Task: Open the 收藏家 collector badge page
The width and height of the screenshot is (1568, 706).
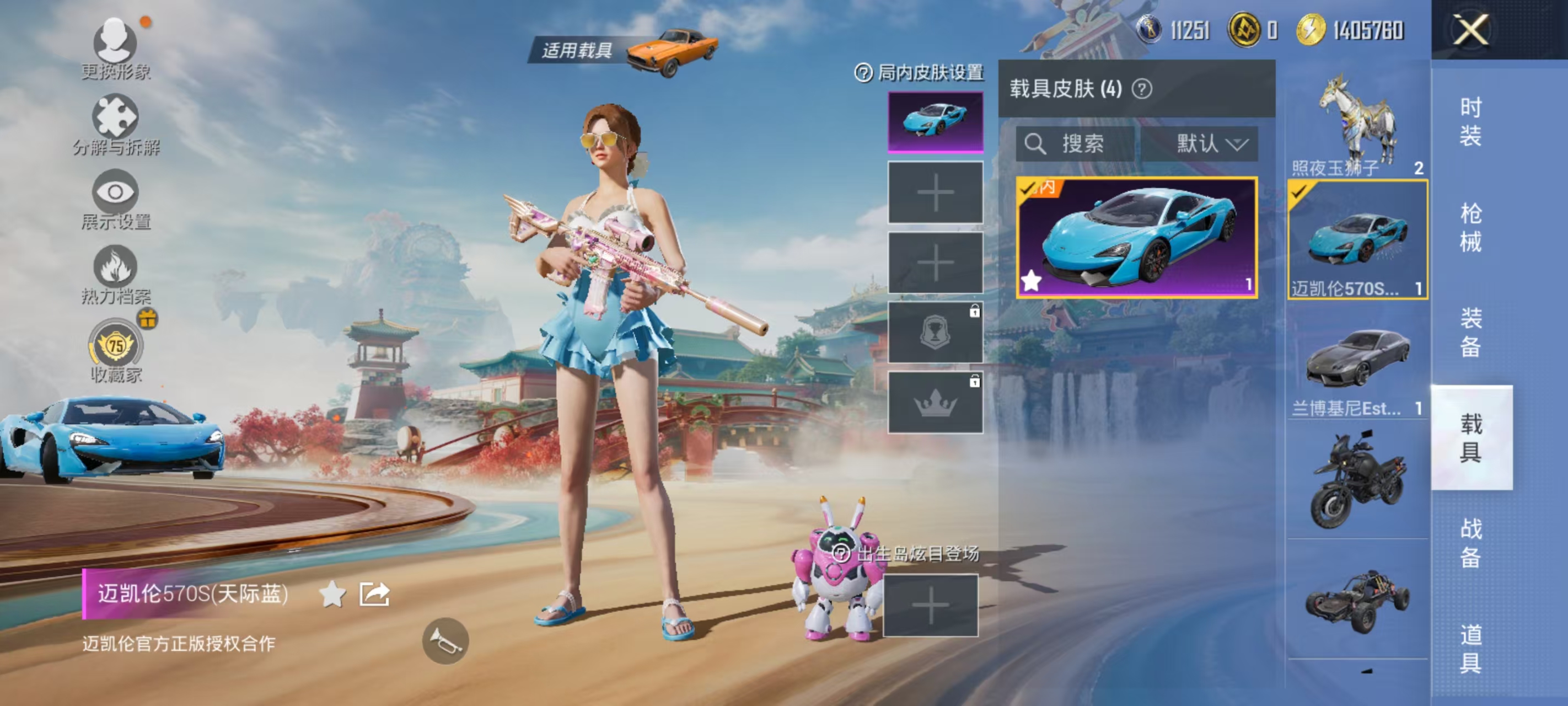Action: tap(117, 345)
